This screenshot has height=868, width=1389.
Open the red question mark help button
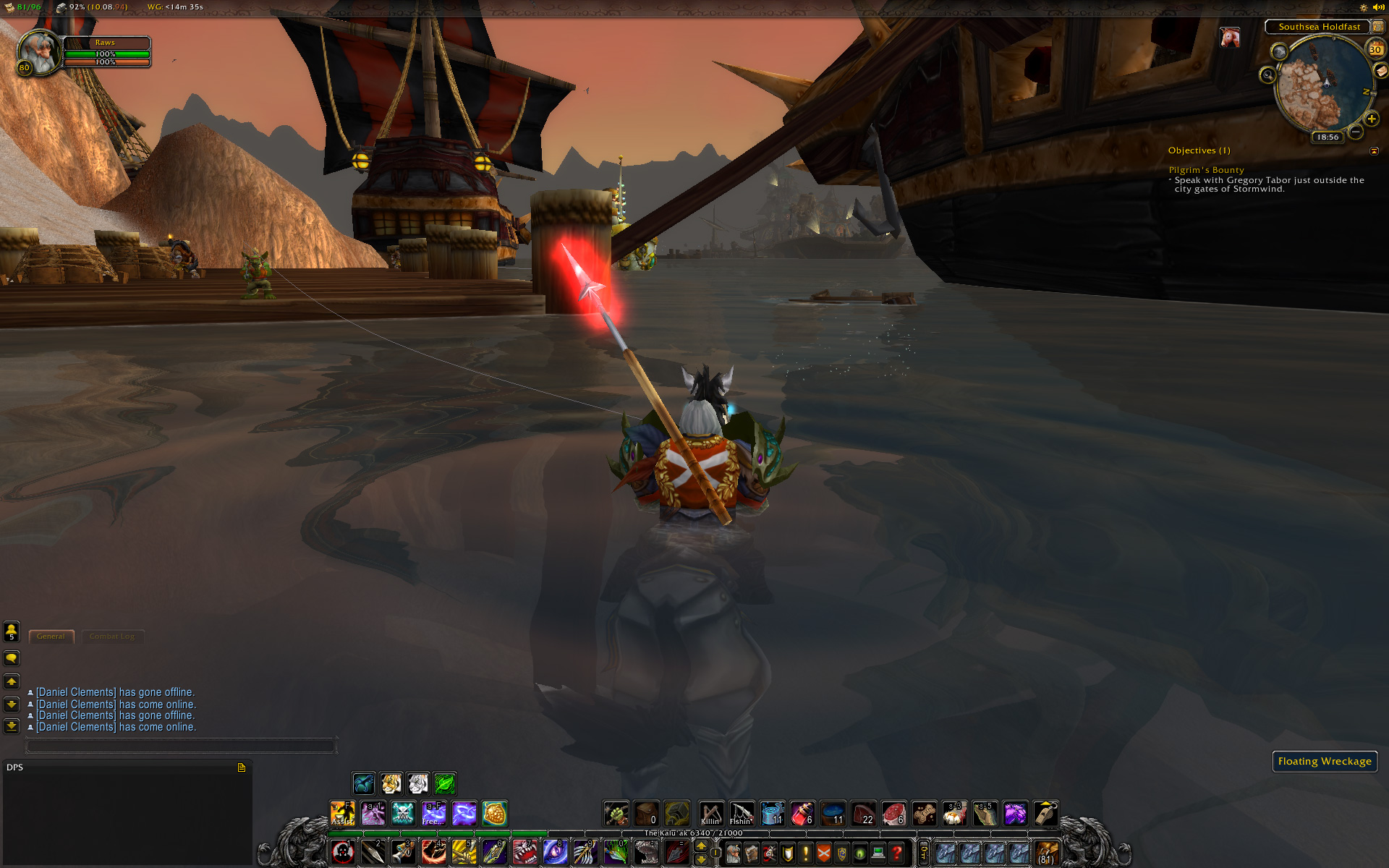coord(896,854)
